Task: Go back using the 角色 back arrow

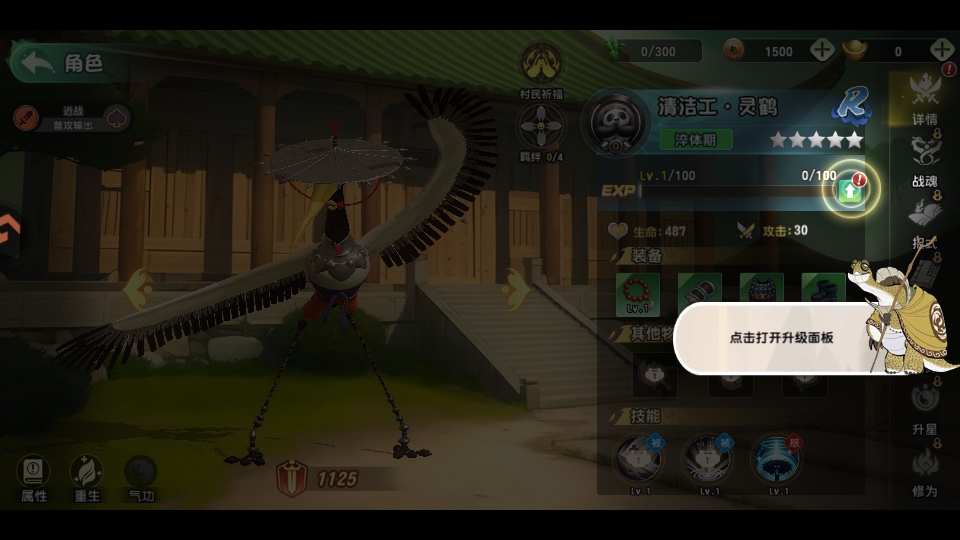Action: pos(39,63)
